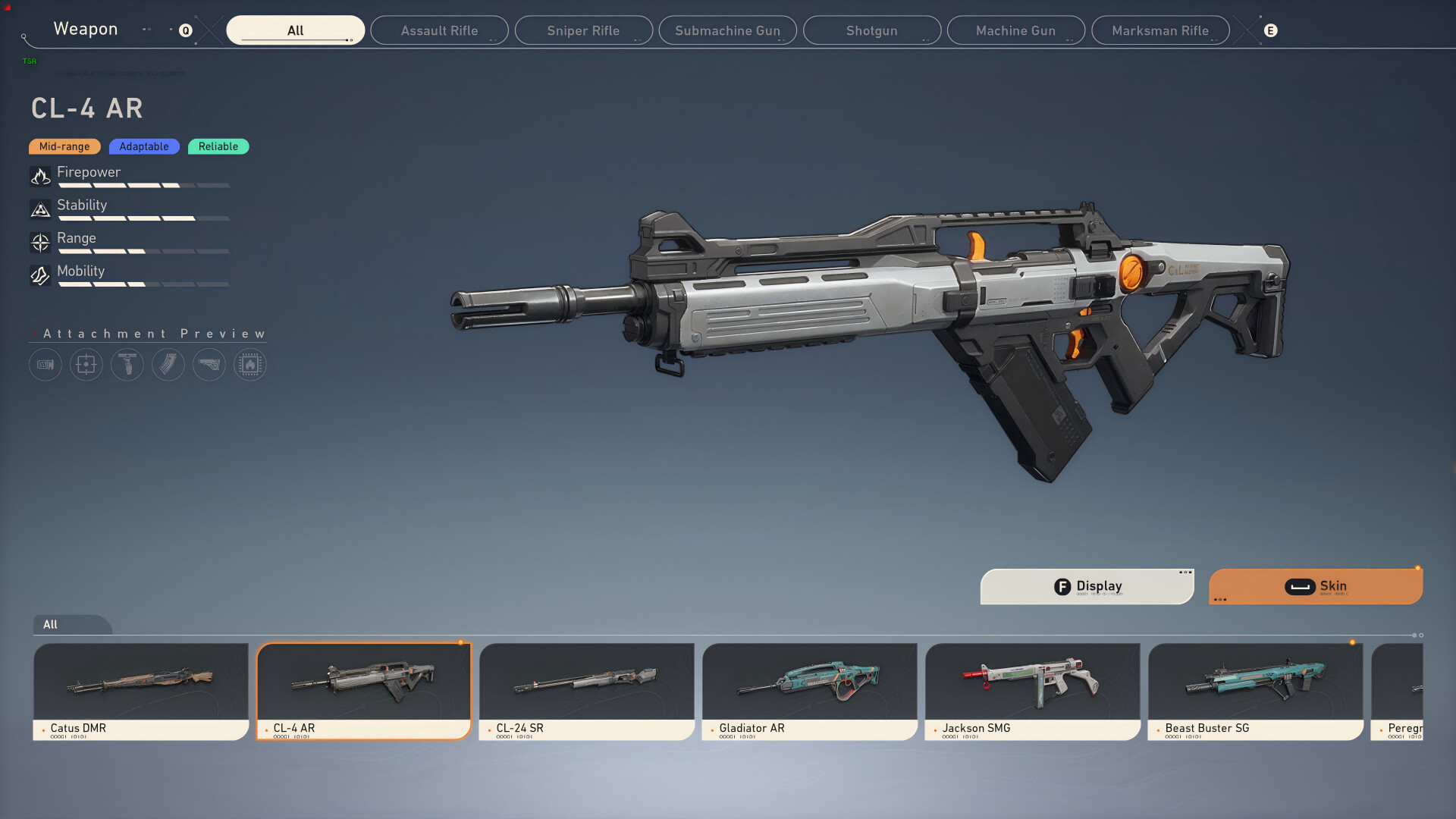Pick the CL-24 SR weapon card
This screenshot has width=1456, height=819.
586,691
